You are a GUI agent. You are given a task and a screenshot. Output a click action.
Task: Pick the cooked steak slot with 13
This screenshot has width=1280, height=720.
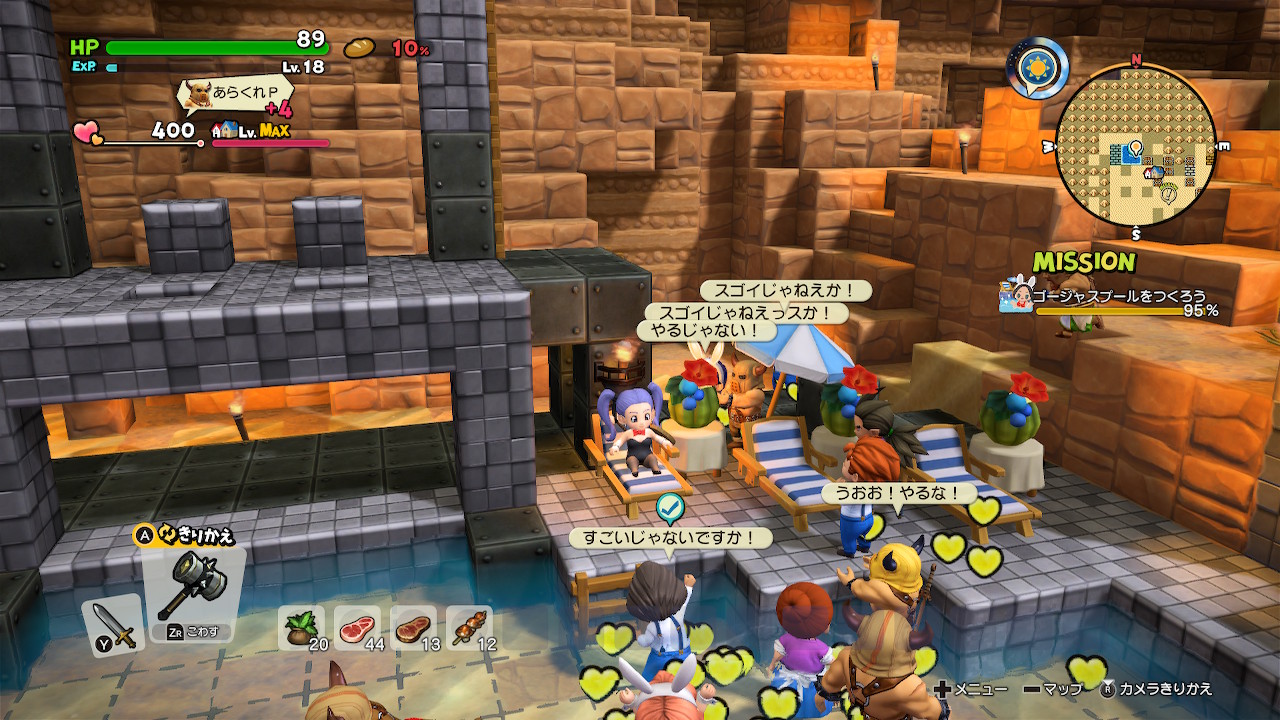pyautogui.click(x=413, y=628)
